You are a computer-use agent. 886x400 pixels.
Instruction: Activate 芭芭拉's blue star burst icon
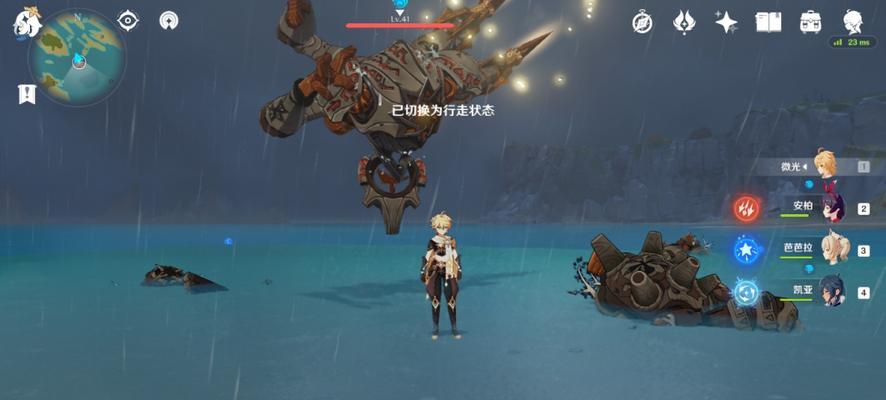[x=747, y=249]
